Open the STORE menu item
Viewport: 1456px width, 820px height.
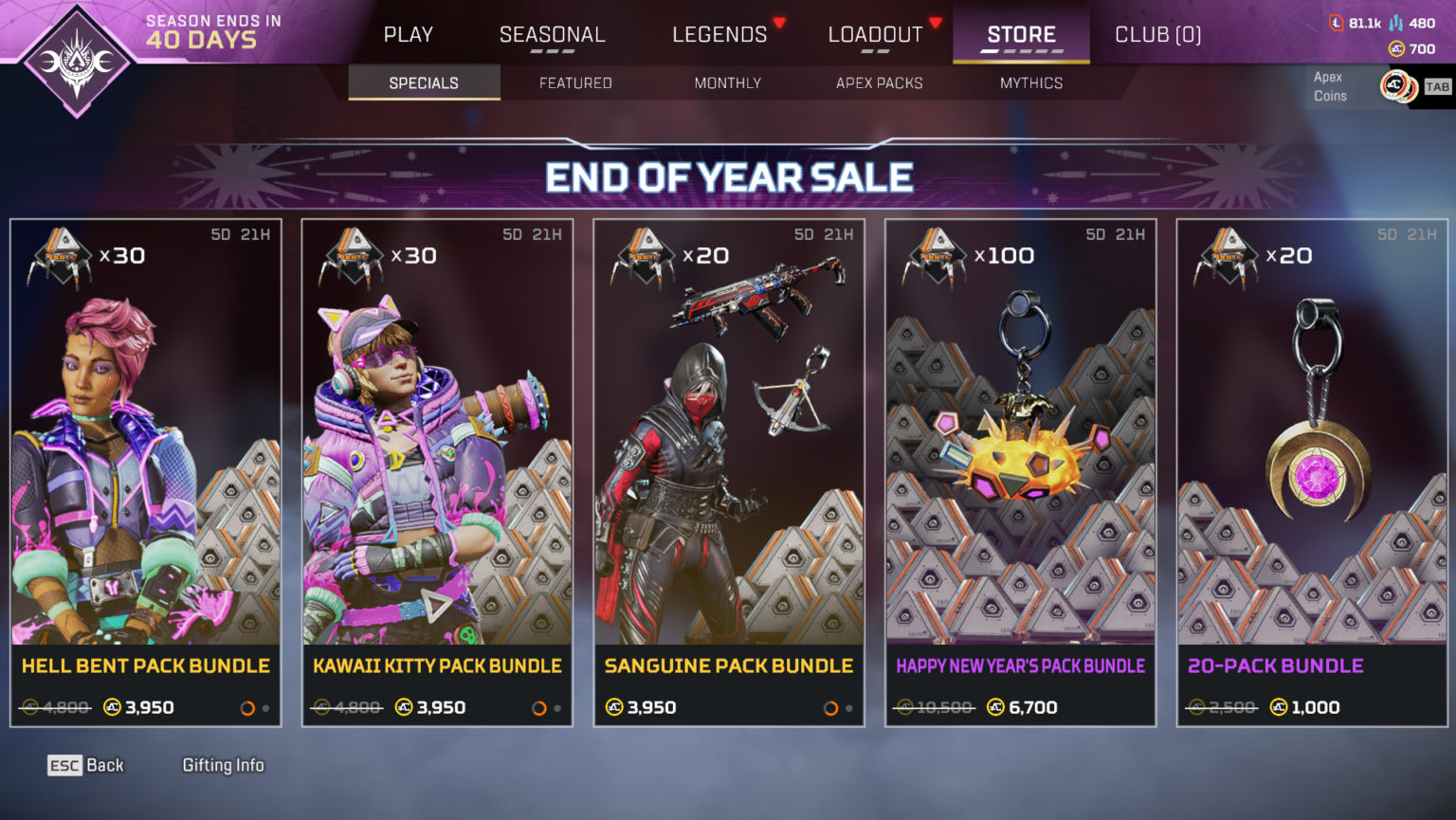tap(1021, 33)
